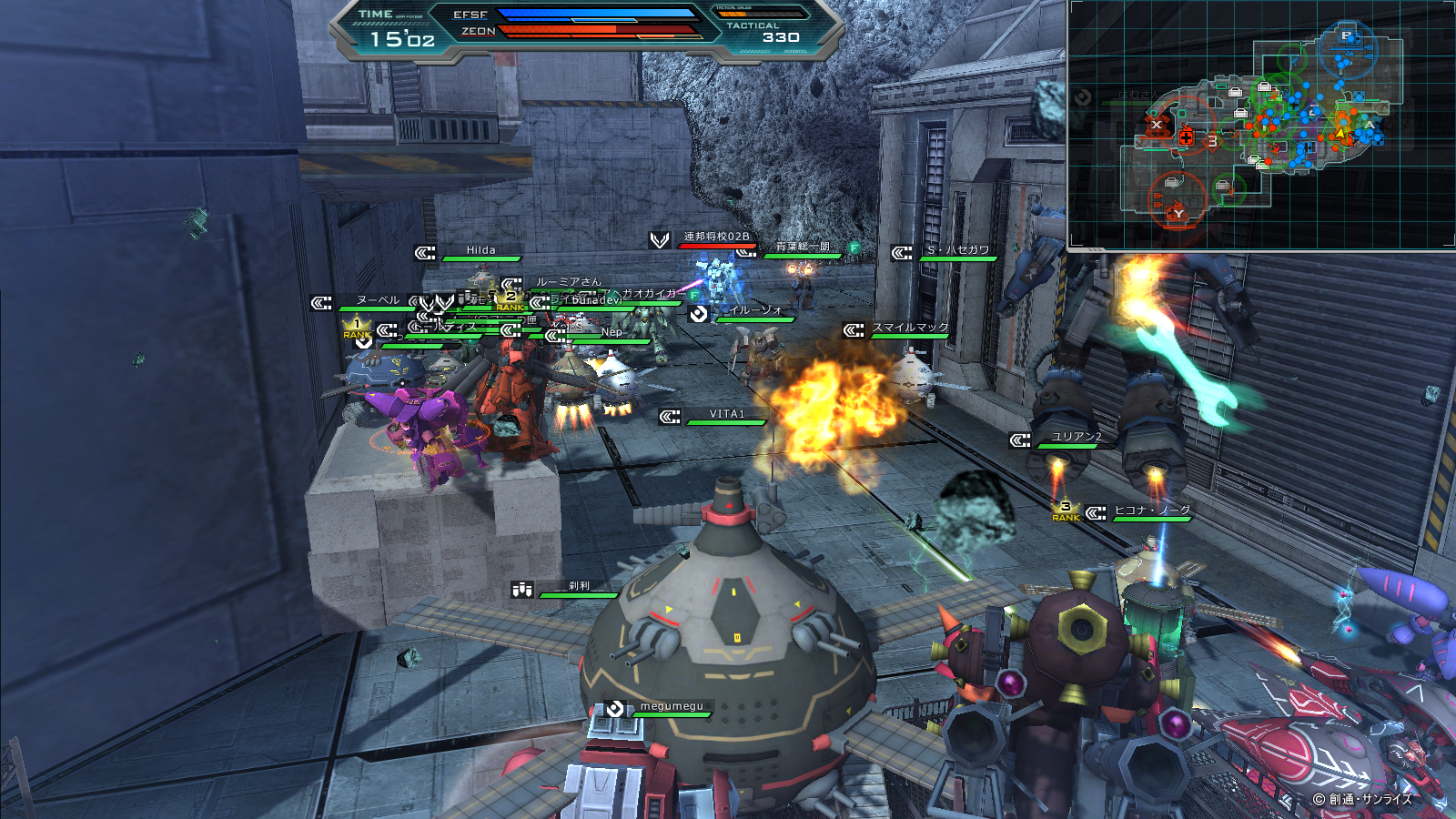Locate the yellow player arrow on minimap
1456x819 pixels.
click(x=1340, y=134)
